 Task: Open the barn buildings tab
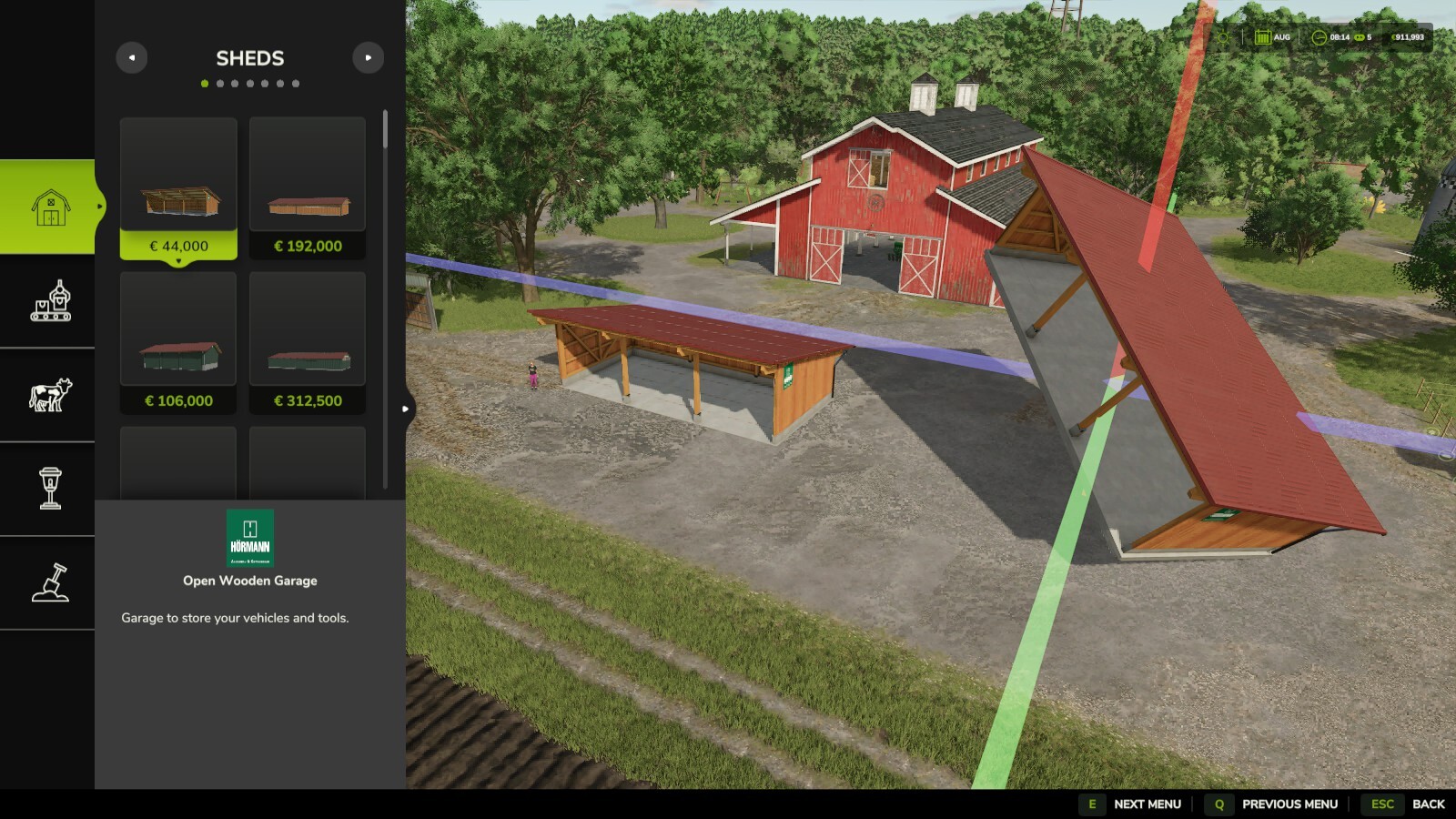[50, 207]
